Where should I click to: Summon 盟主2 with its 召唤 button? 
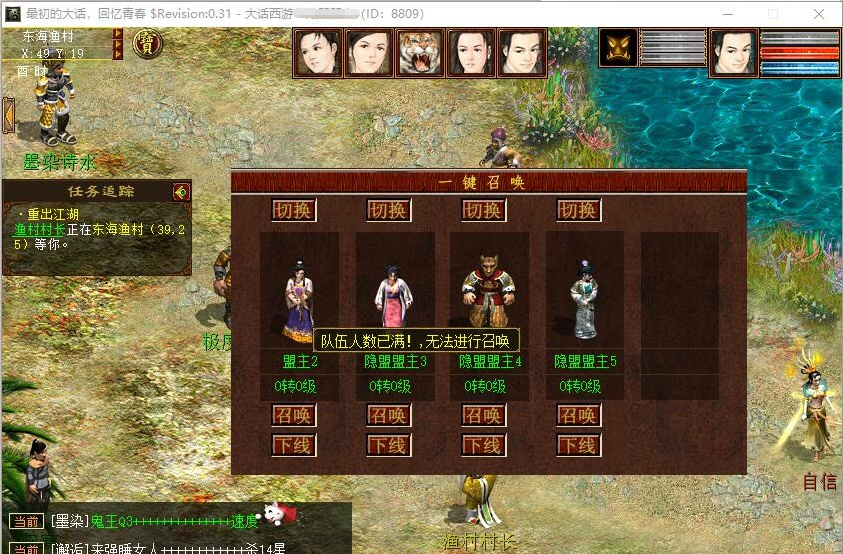pos(294,415)
